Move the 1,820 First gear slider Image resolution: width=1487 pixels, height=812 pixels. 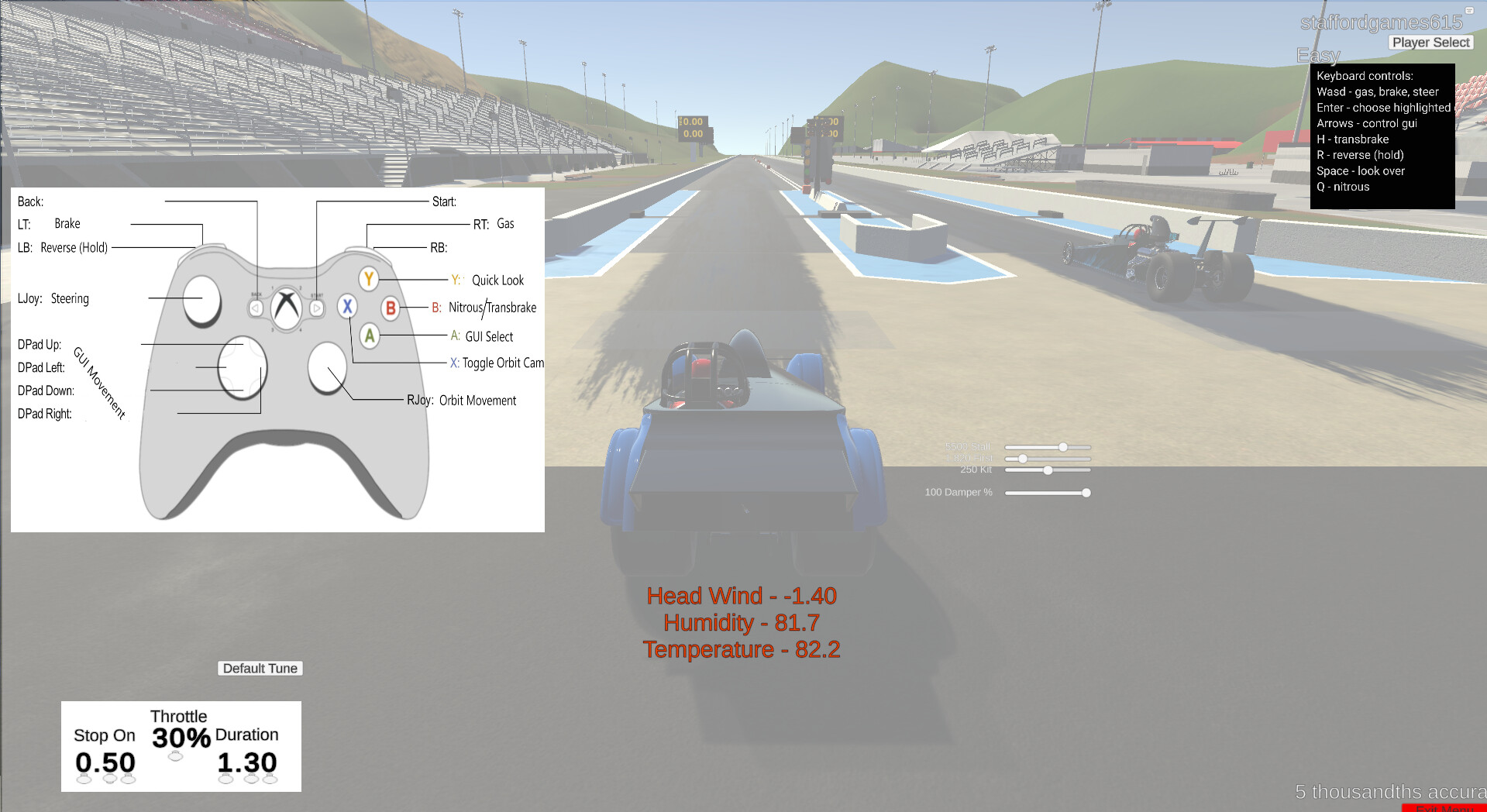tap(1023, 459)
